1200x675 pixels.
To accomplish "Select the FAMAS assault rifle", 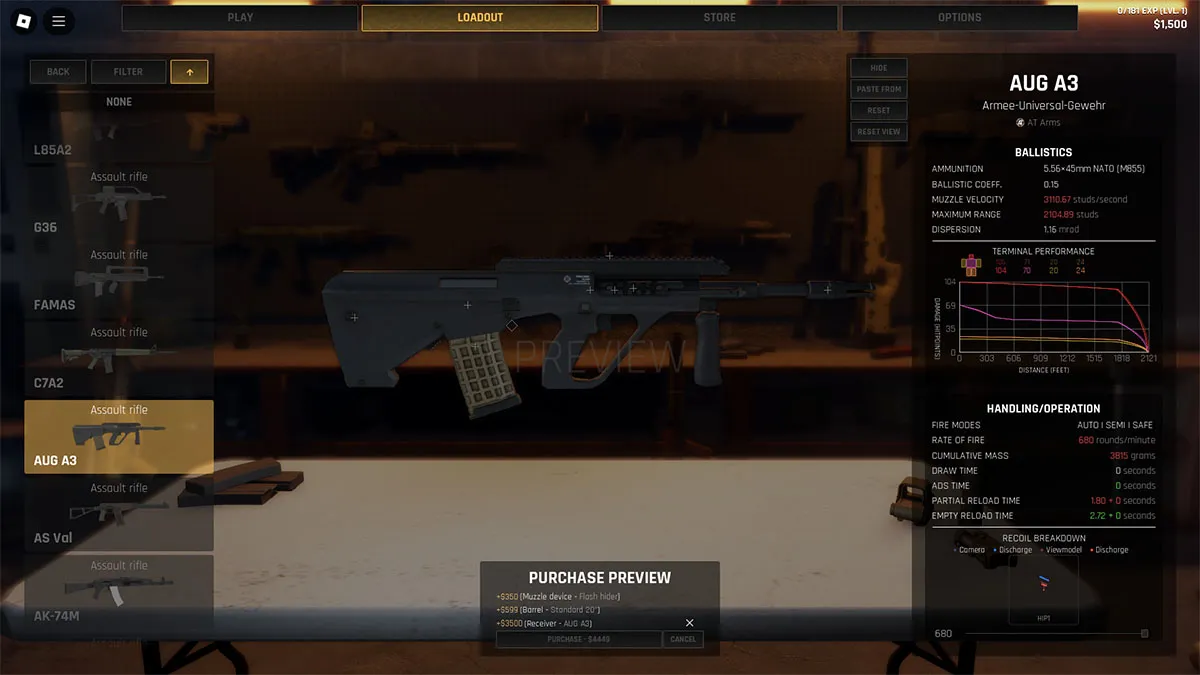I will click(119, 281).
